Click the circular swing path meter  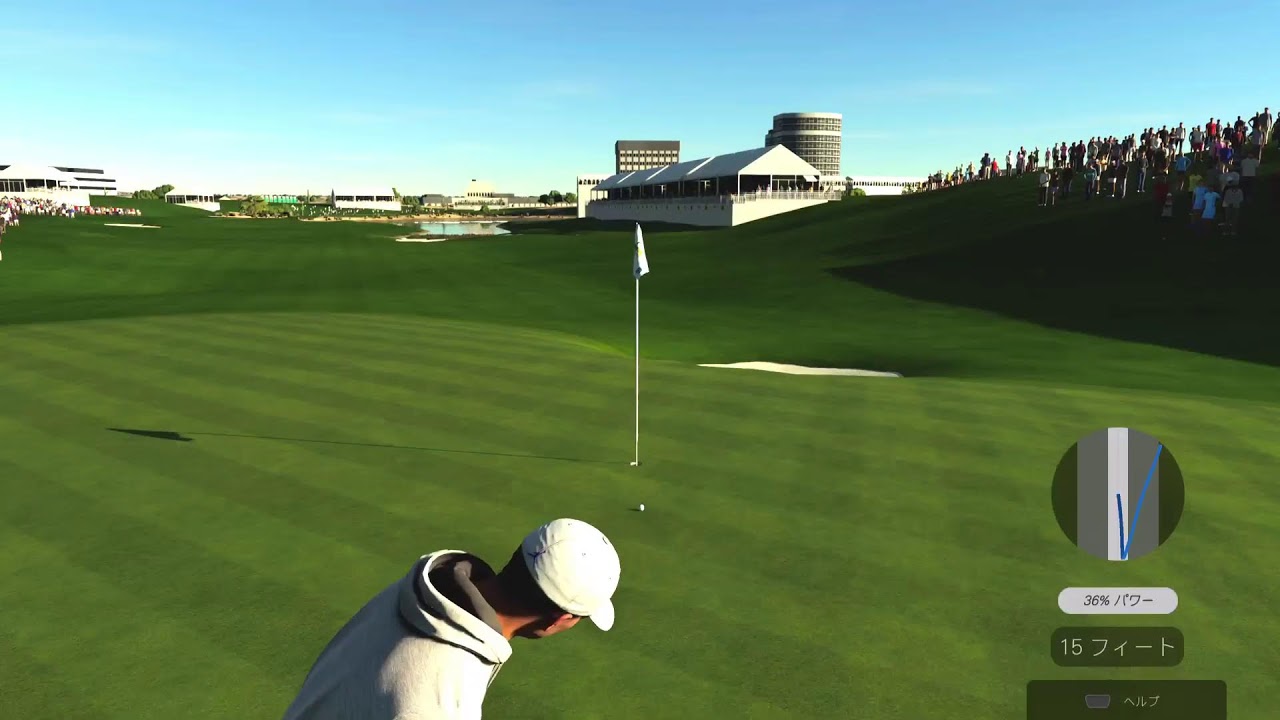pos(1117,494)
